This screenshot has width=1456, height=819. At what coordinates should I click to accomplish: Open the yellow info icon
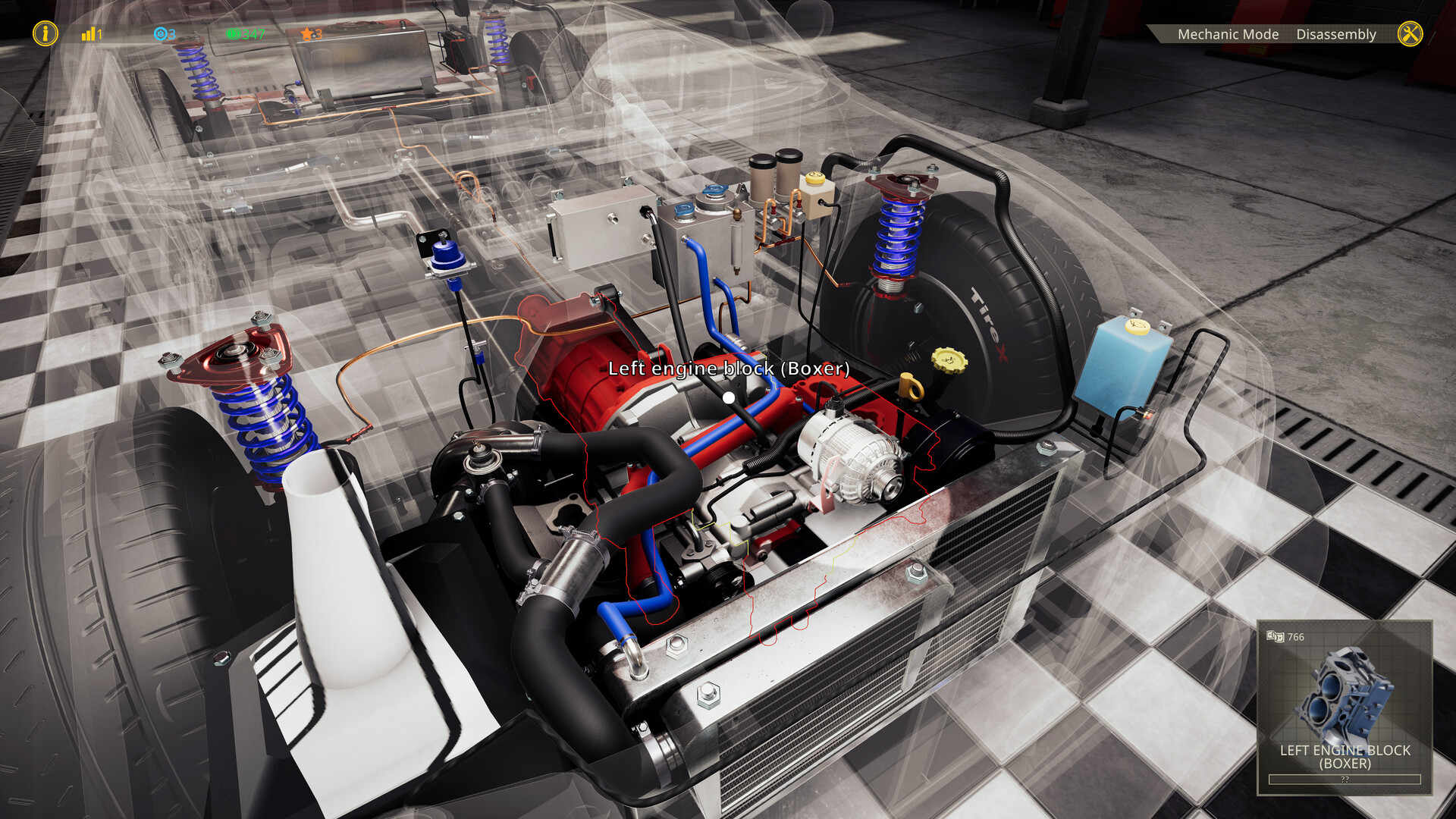tap(45, 33)
